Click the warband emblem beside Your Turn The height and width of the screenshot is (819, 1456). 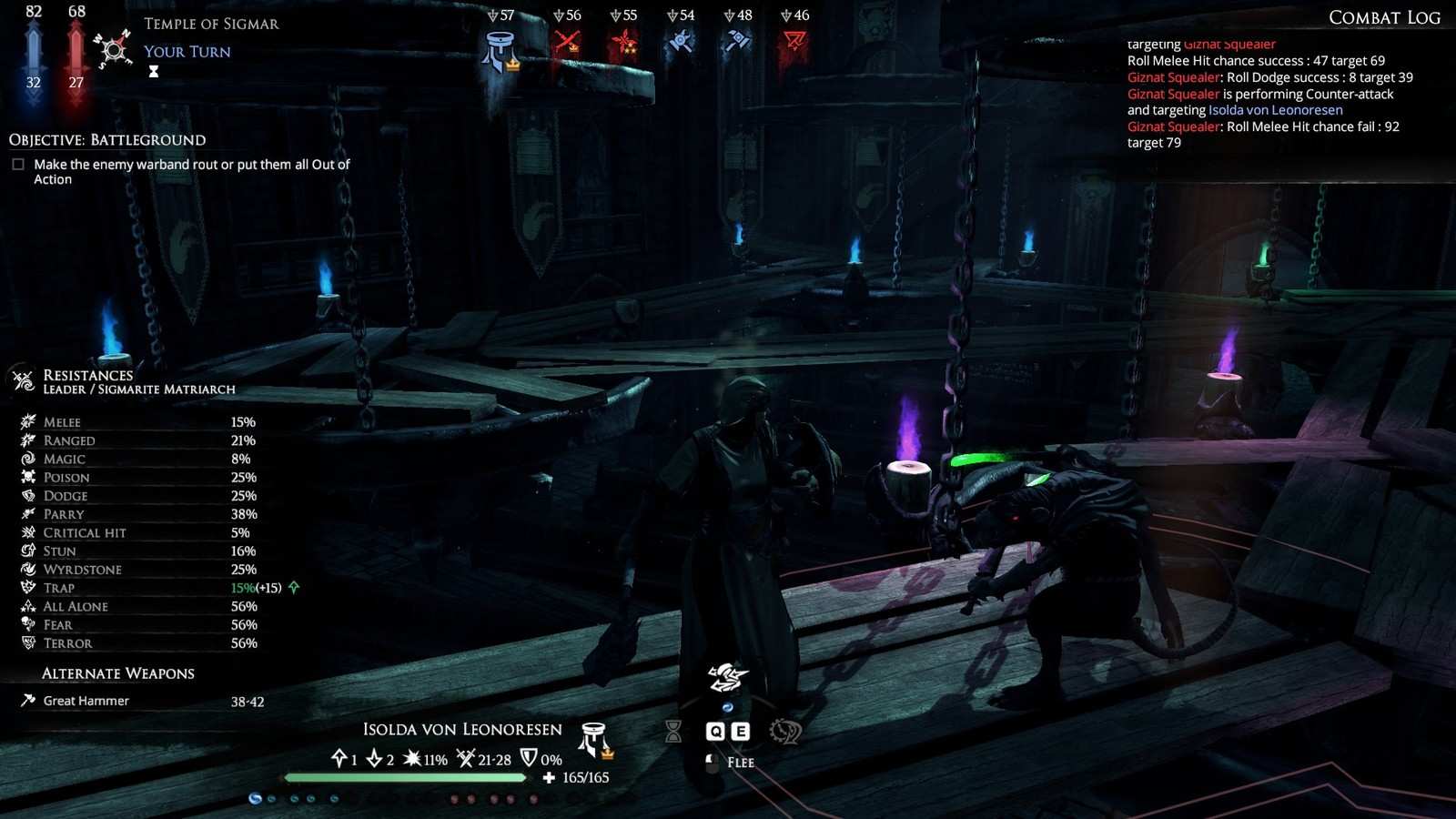114,49
